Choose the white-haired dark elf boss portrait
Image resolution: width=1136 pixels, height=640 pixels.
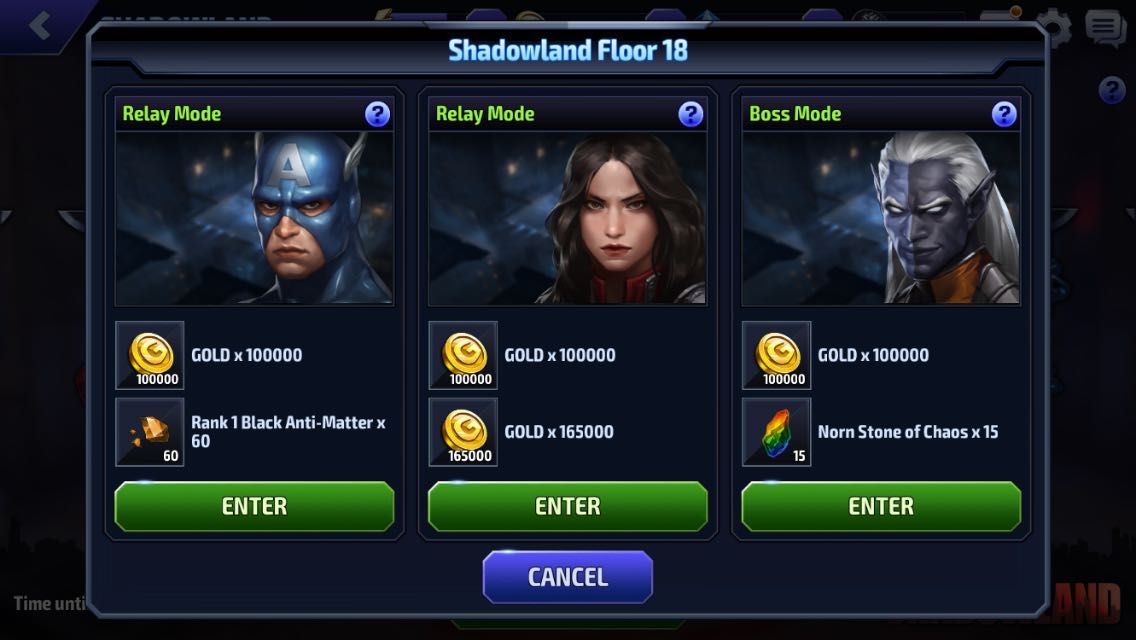880,218
